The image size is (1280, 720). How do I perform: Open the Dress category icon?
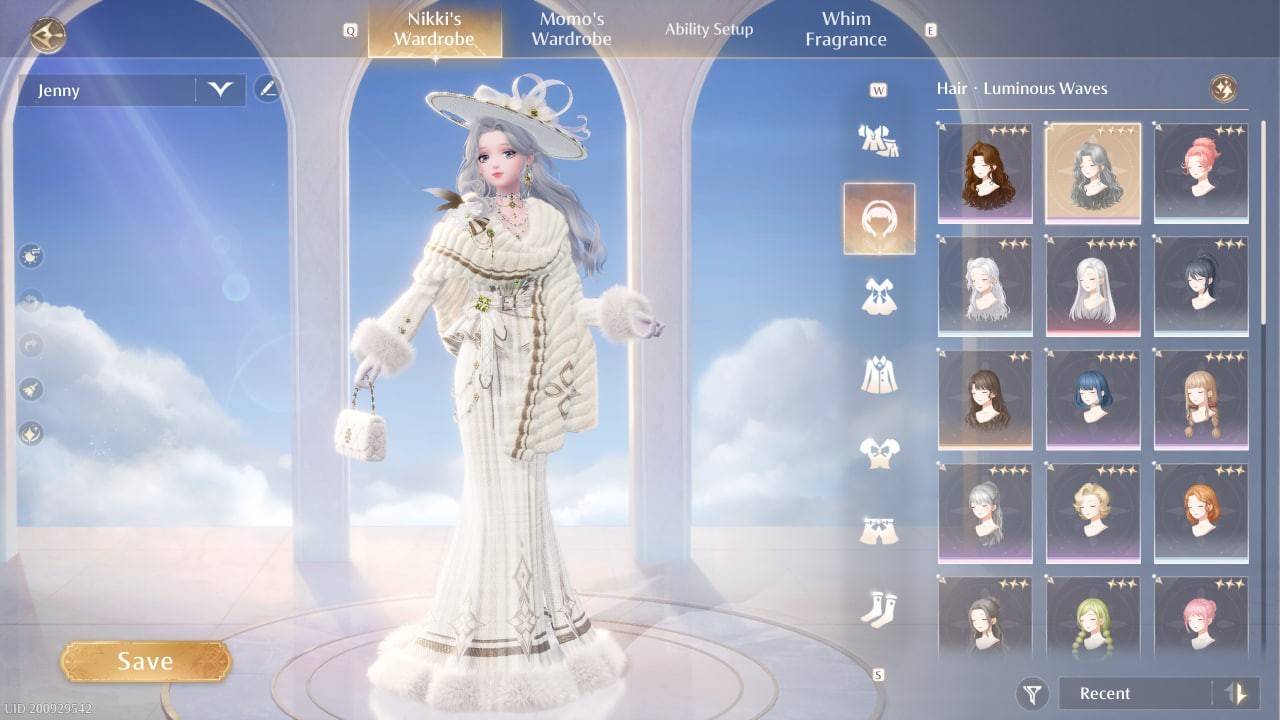tap(879, 295)
